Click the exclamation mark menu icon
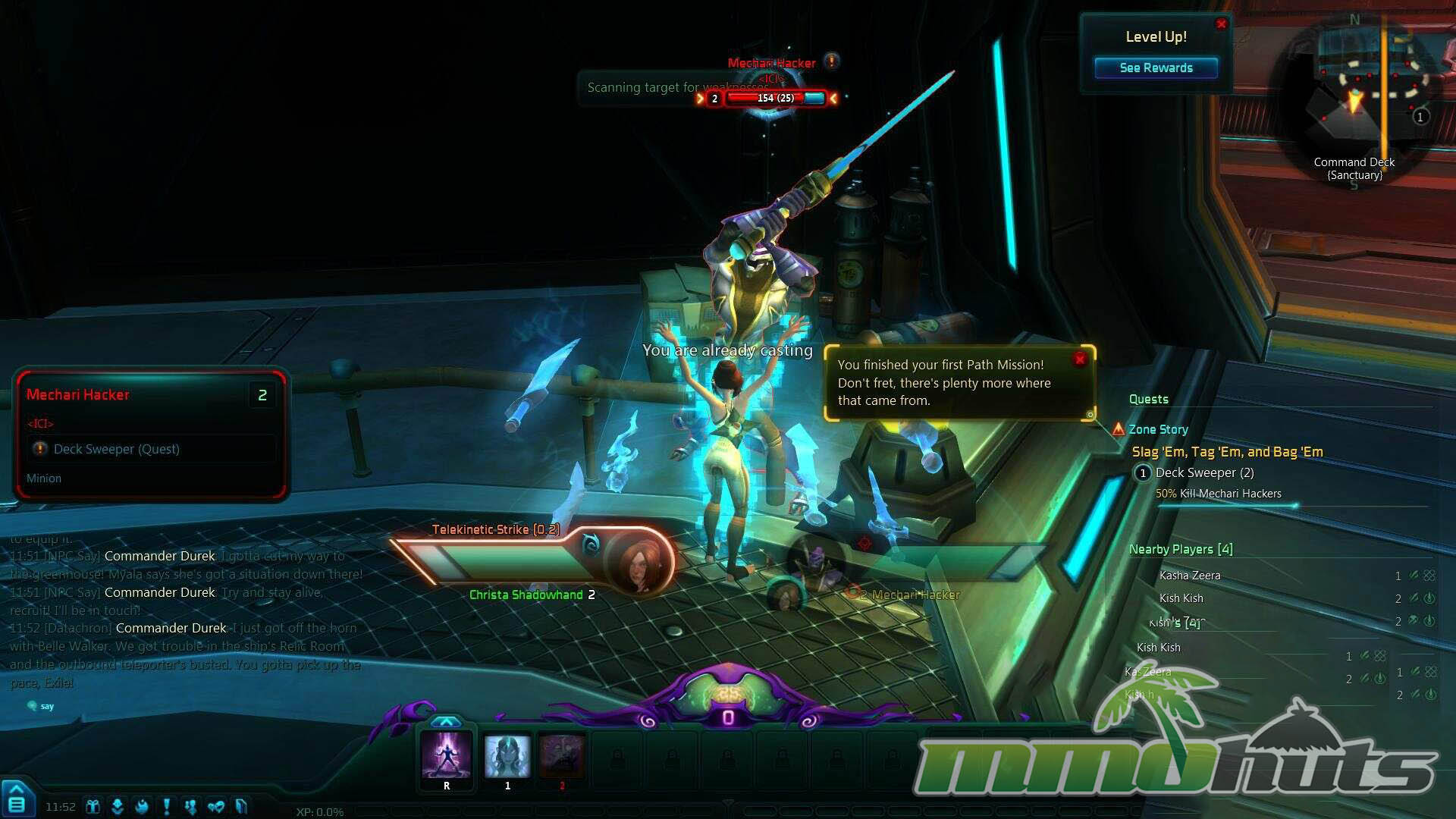This screenshot has height=819, width=1456. click(x=166, y=807)
